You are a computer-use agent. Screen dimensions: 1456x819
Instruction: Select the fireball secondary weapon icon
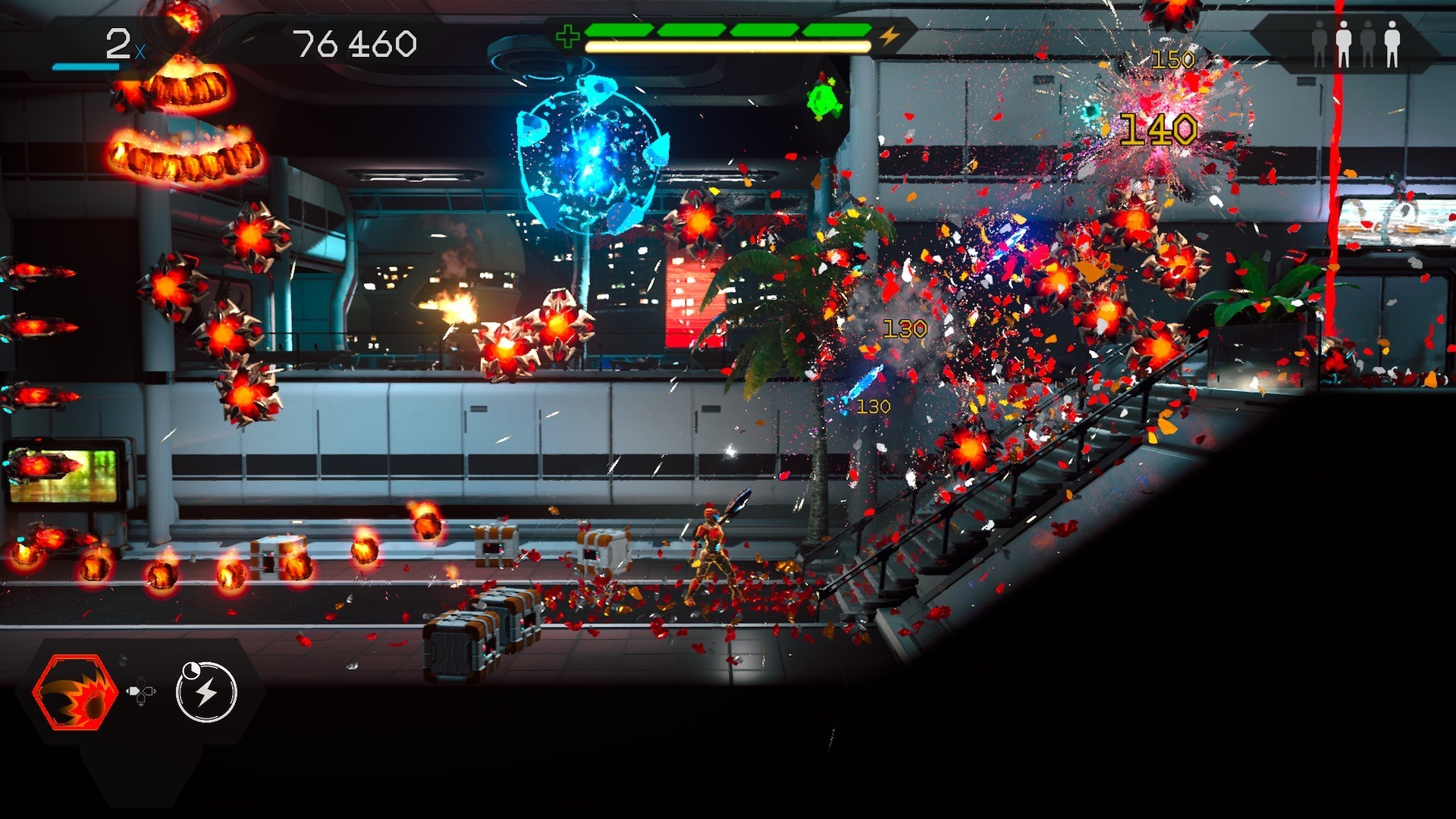pyautogui.click(x=78, y=692)
